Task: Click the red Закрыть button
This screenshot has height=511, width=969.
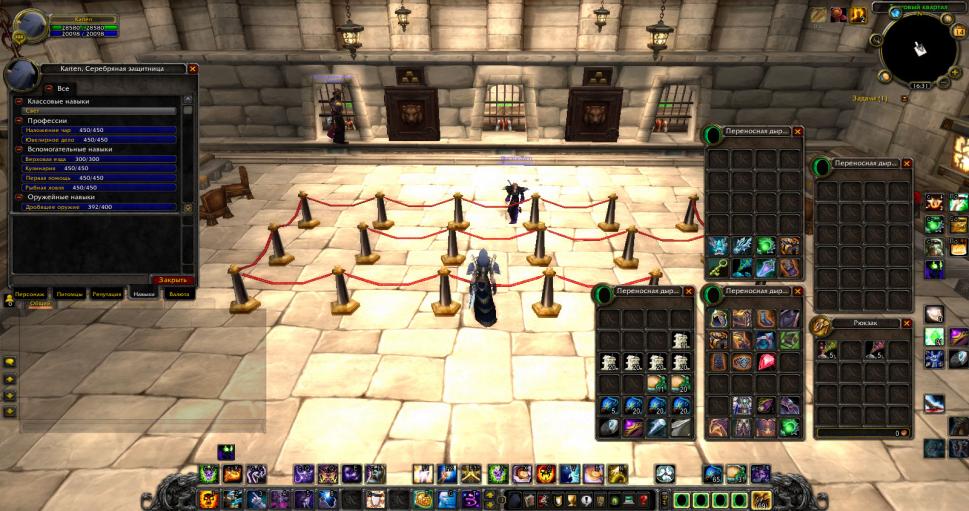Action: [172, 280]
